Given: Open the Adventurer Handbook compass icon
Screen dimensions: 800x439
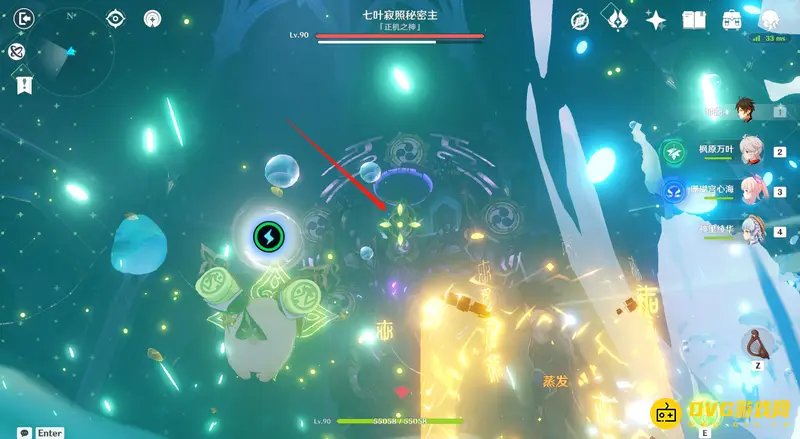Looking at the screenshot, I should [x=581, y=19].
